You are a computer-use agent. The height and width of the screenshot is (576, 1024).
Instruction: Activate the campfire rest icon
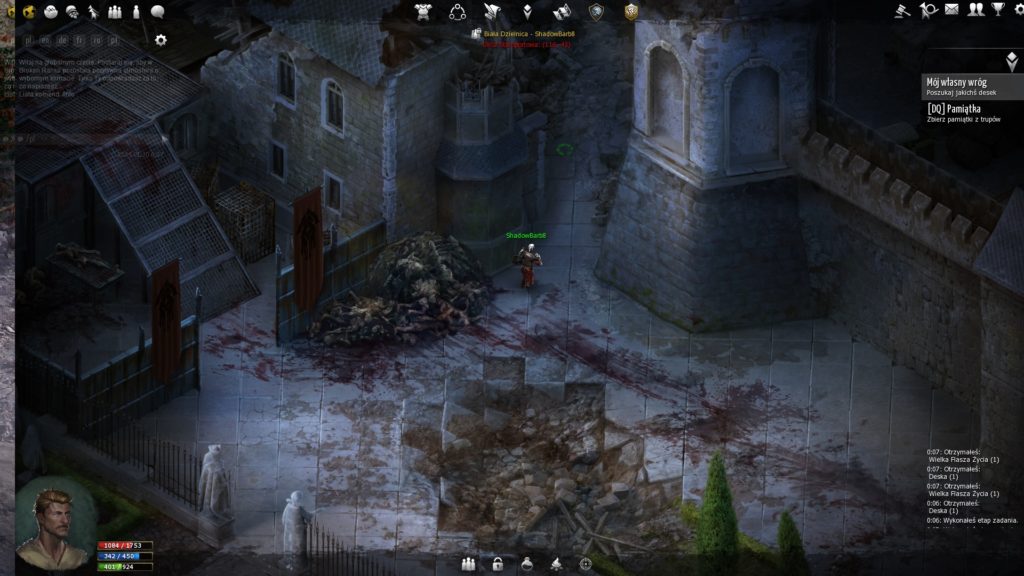[x=555, y=564]
